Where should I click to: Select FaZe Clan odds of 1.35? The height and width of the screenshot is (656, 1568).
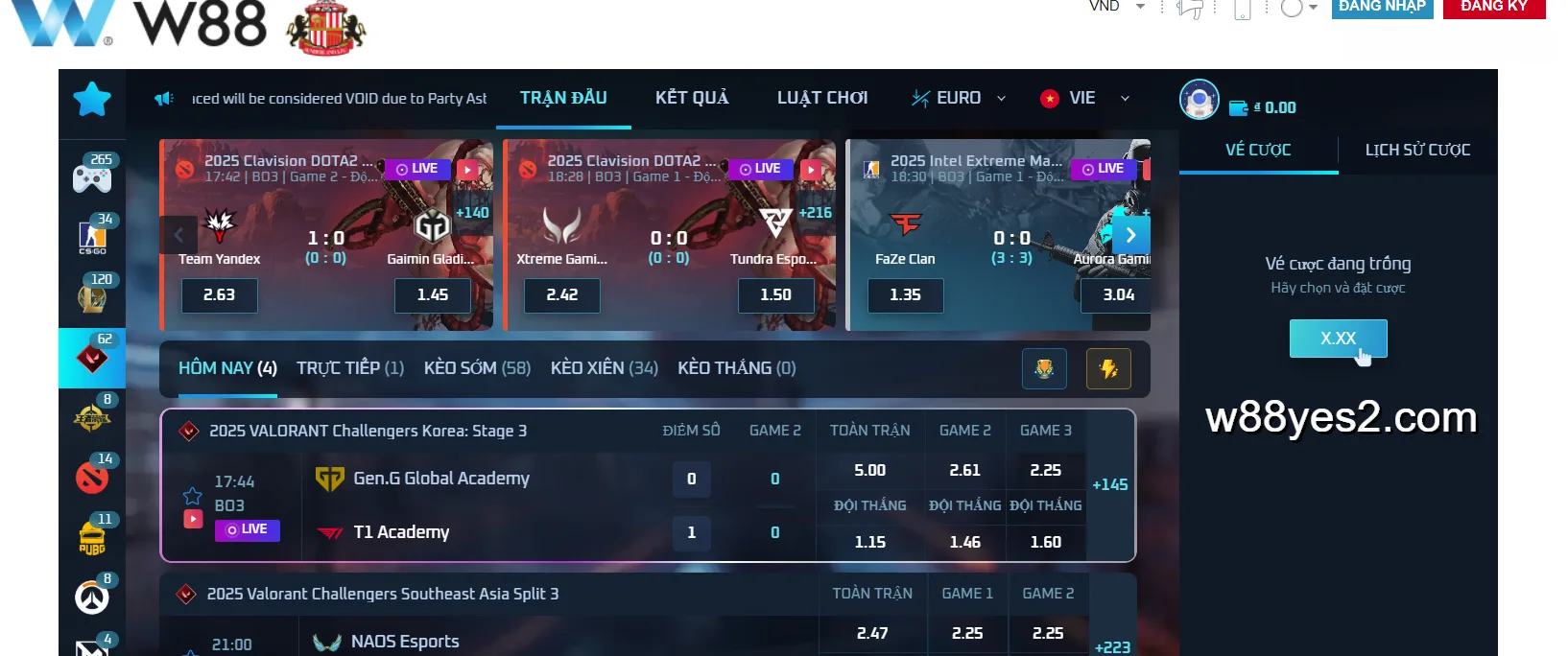[905, 295]
